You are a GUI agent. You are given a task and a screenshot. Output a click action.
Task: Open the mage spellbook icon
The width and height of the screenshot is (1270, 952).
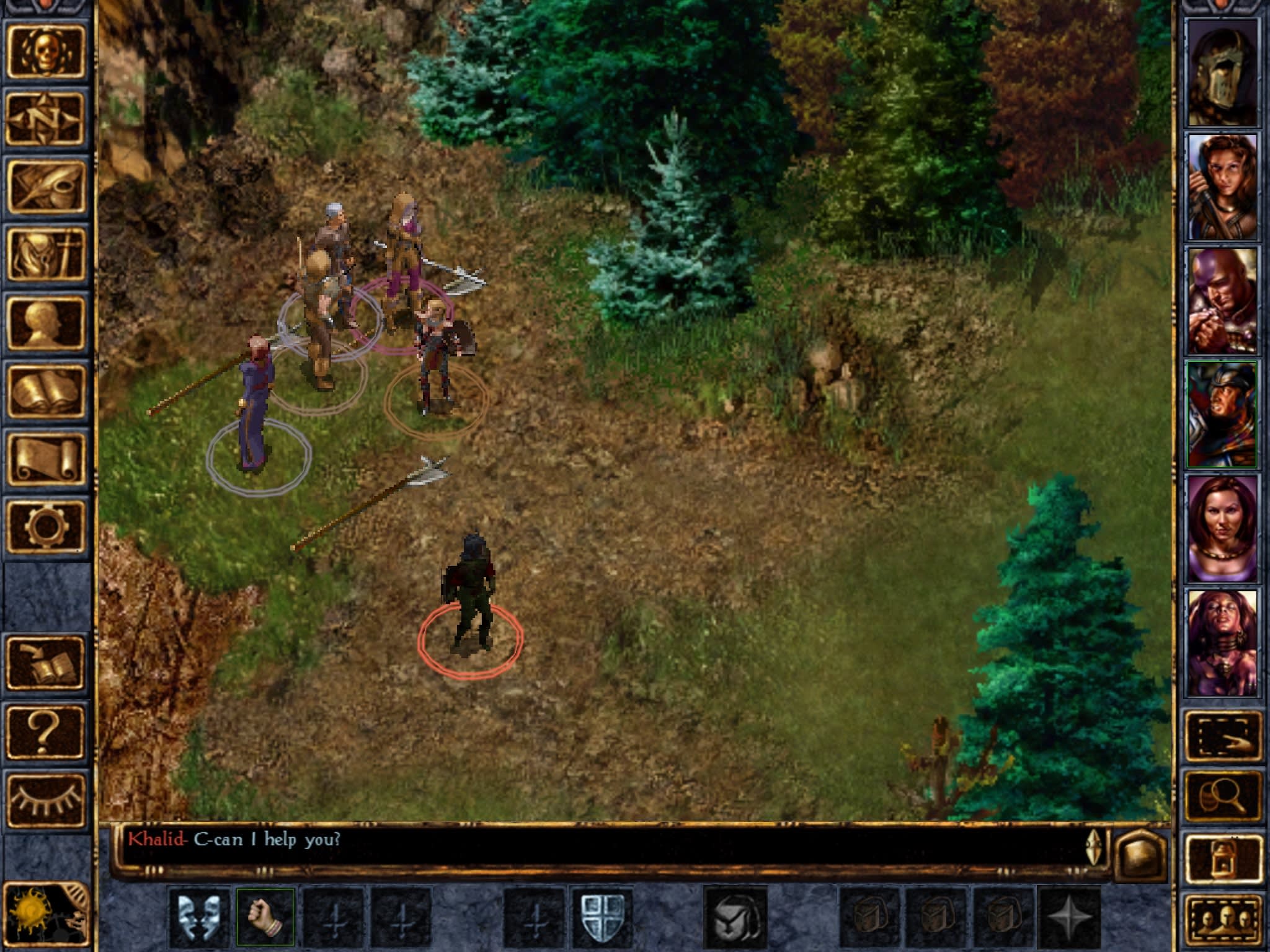46,390
